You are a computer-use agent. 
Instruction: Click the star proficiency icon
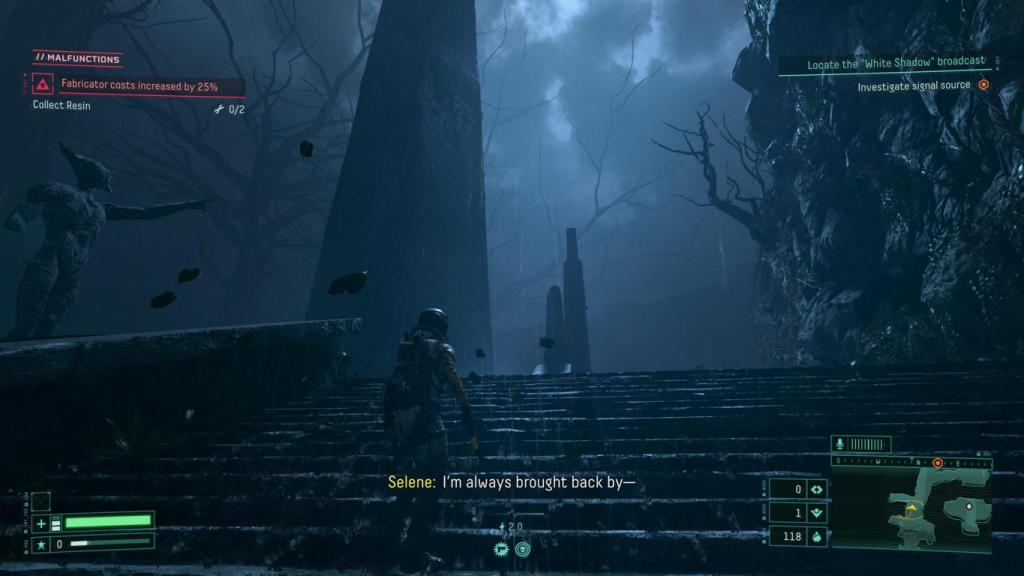[x=41, y=544]
